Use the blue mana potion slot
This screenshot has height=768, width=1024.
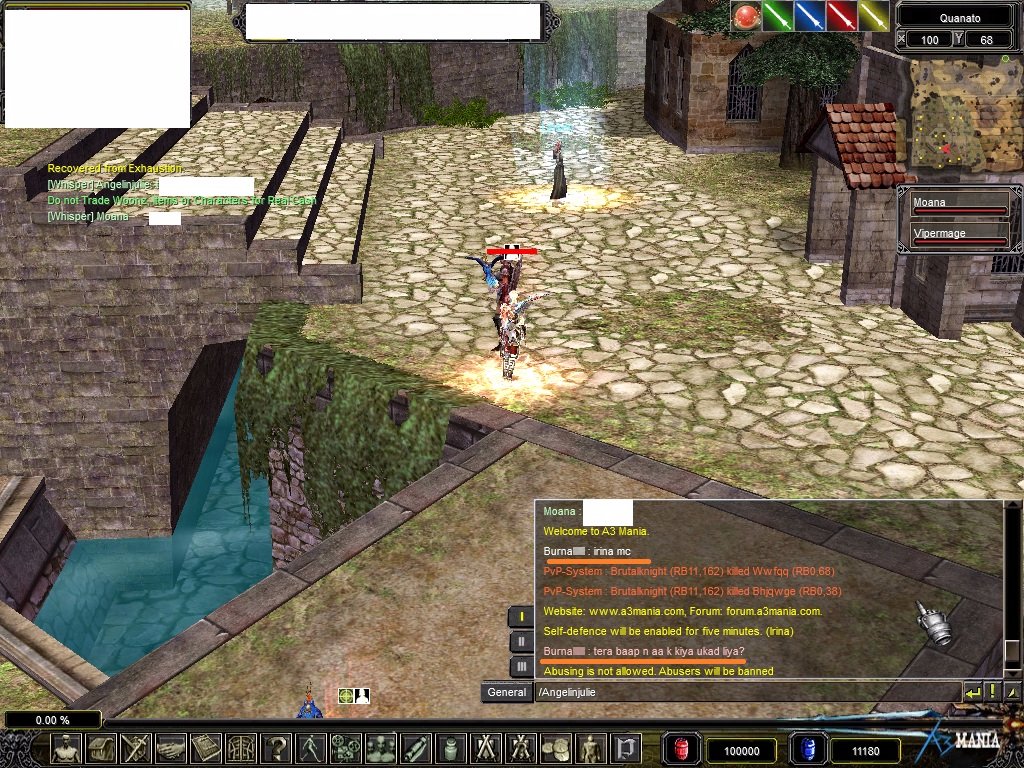pyautogui.click(x=808, y=749)
